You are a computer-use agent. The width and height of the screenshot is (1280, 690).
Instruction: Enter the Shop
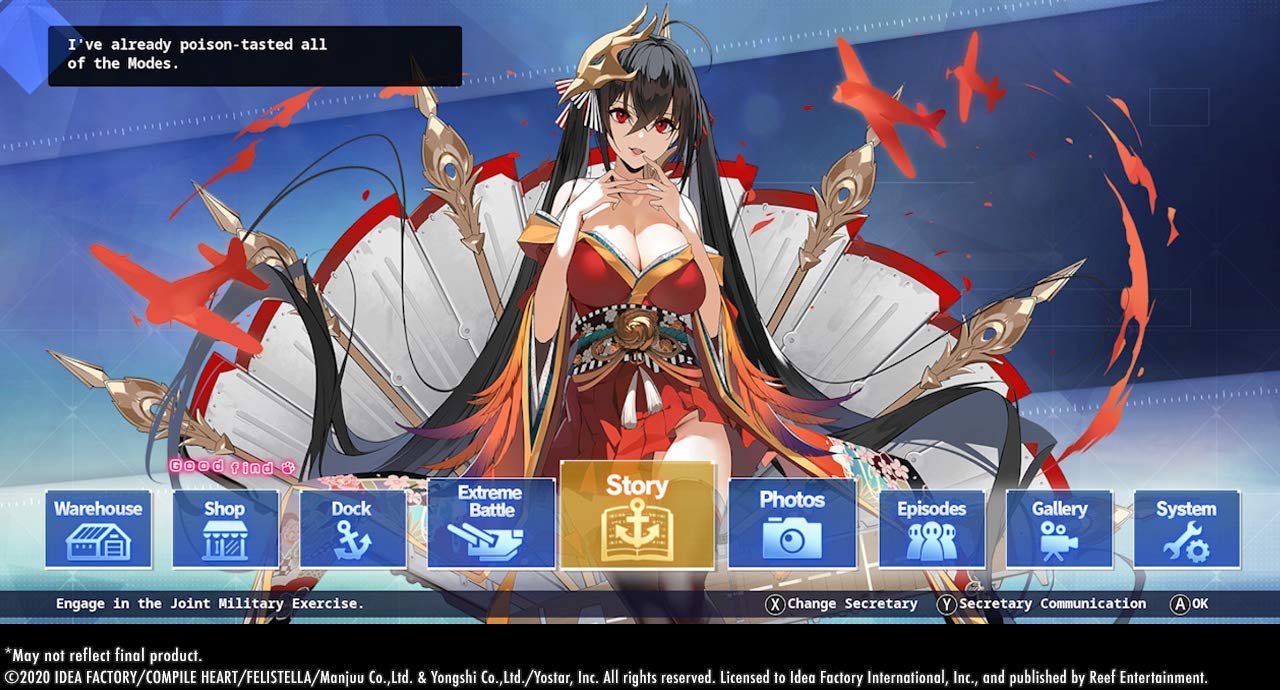[225, 529]
